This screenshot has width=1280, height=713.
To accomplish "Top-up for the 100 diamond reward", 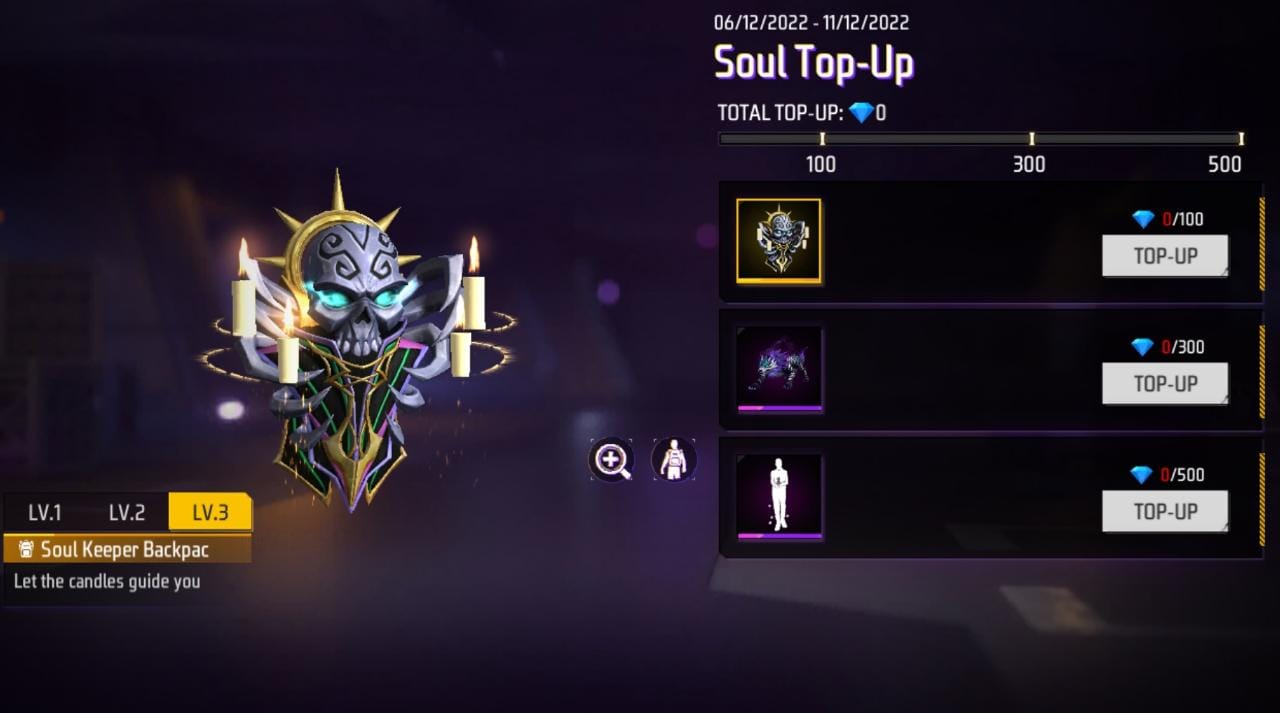I will pyautogui.click(x=1165, y=256).
